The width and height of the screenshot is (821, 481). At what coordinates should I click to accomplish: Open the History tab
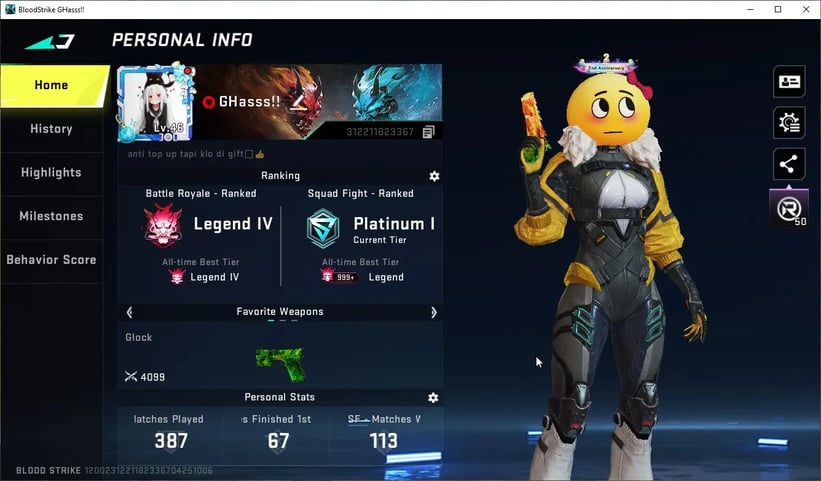click(52, 129)
